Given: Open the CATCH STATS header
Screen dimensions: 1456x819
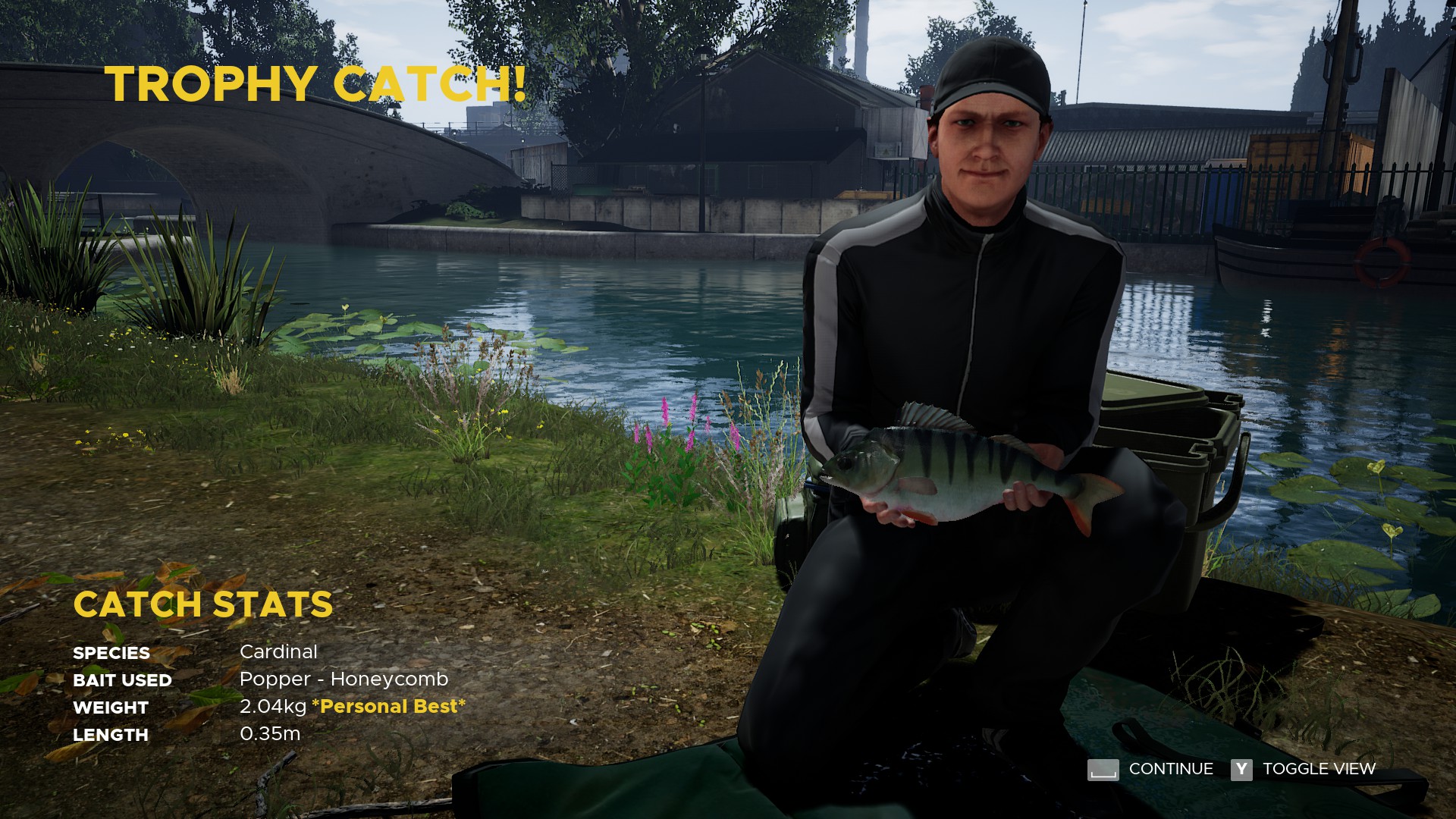Looking at the screenshot, I should click(x=203, y=605).
